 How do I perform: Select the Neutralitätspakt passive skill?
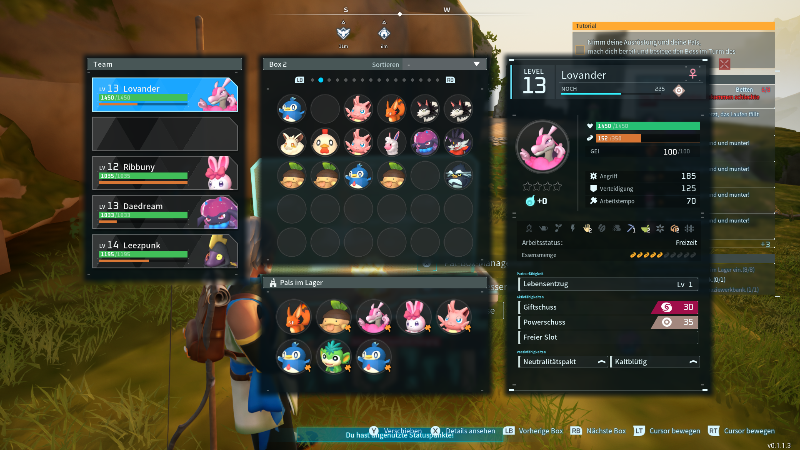562,361
